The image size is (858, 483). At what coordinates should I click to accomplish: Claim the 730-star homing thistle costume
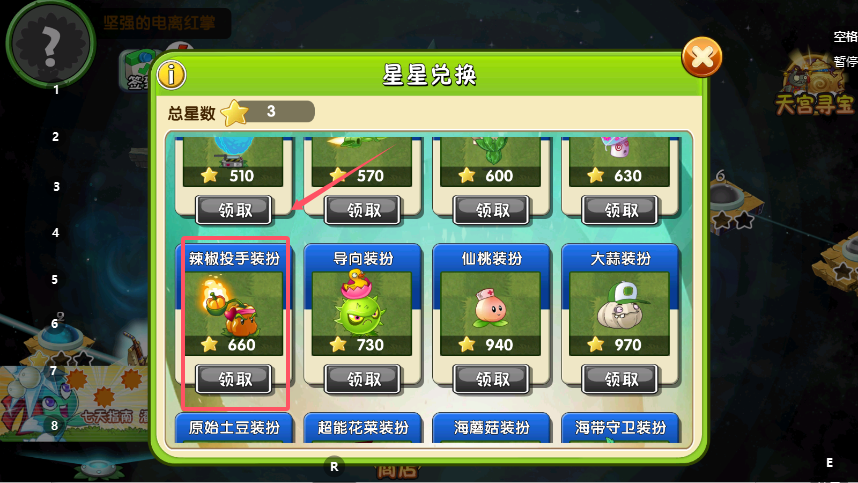click(x=363, y=379)
